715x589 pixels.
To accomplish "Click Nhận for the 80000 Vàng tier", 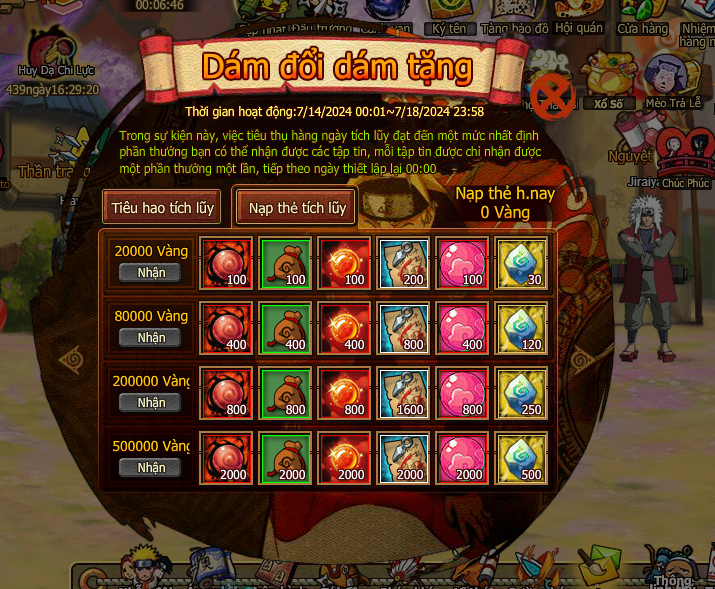I will pos(151,337).
